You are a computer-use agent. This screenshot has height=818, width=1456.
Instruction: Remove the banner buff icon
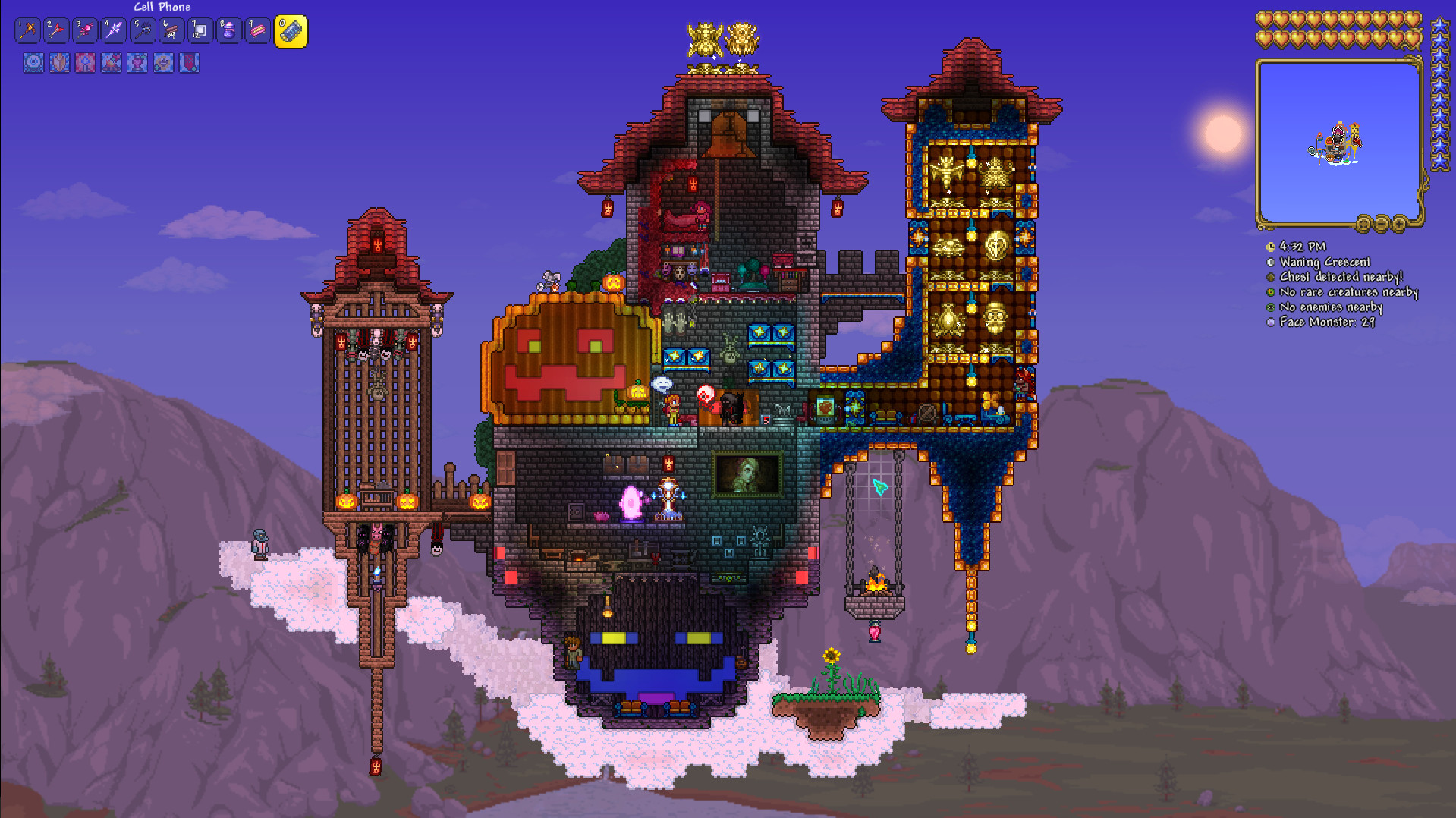tap(188, 63)
